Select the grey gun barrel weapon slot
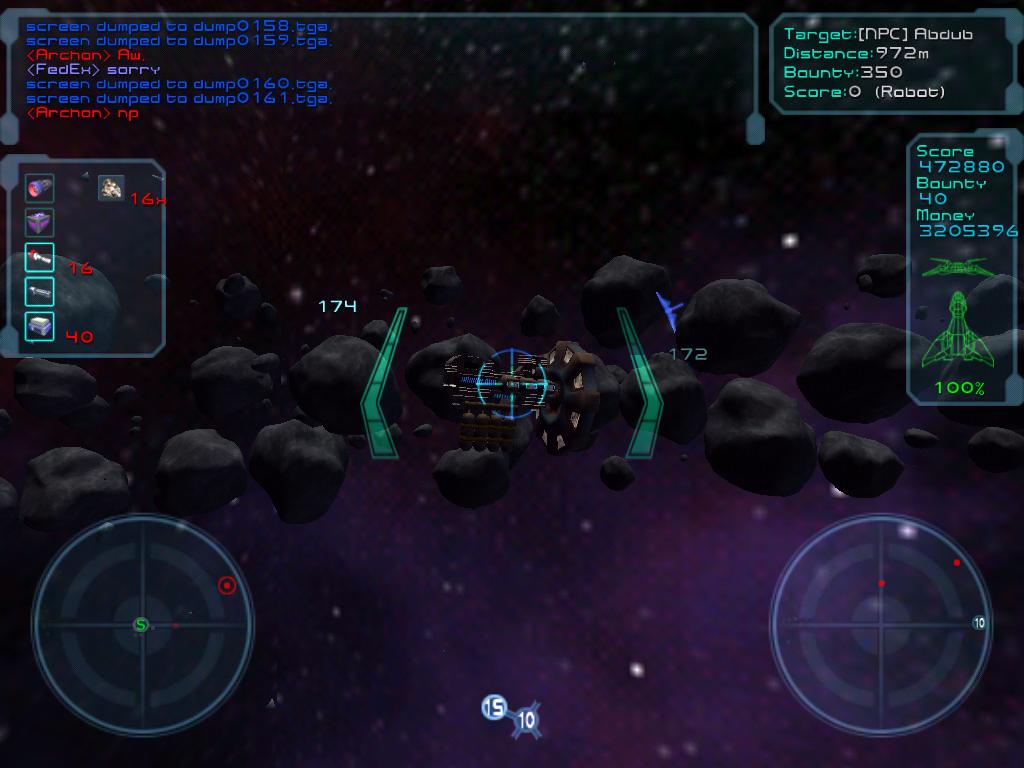The height and width of the screenshot is (768, 1024). (x=40, y=292)
